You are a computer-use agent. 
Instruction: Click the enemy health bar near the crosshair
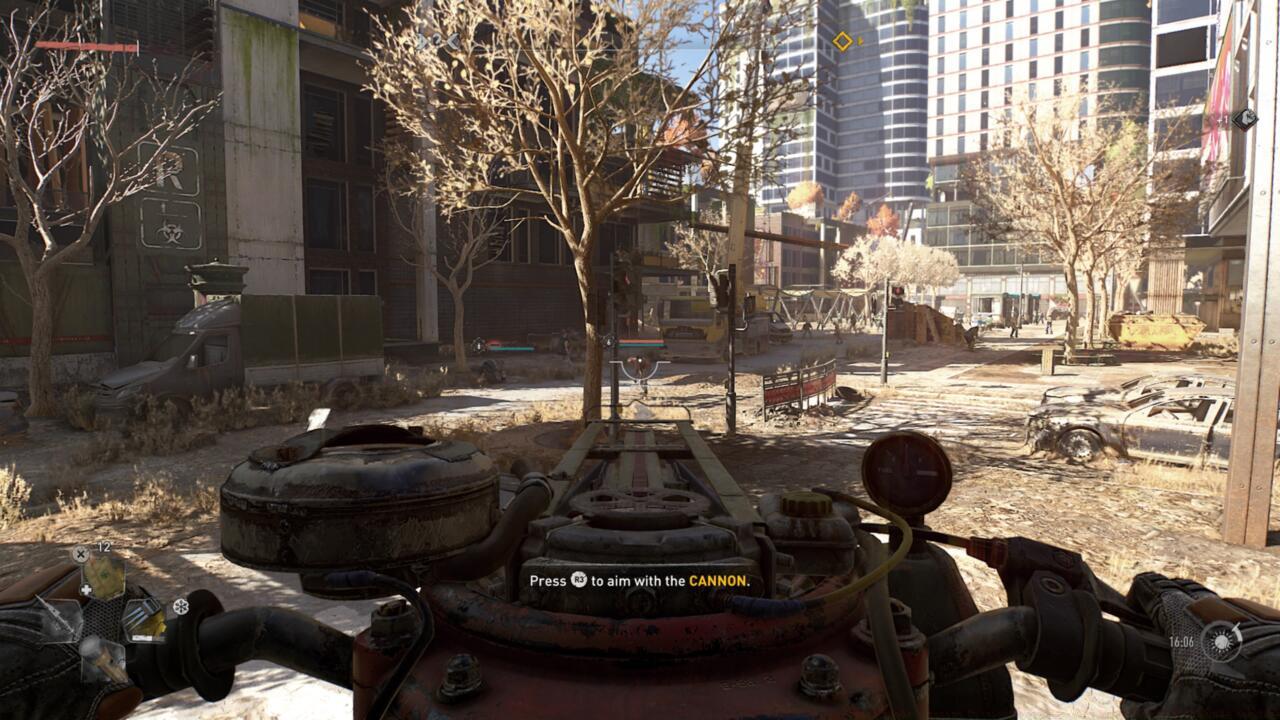click(641, 344)
